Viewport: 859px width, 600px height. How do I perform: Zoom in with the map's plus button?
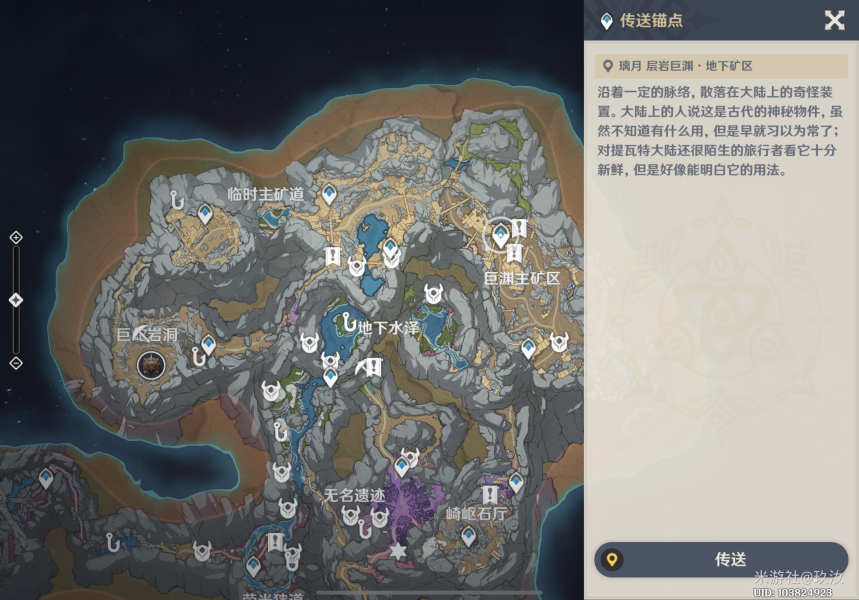click(x=16, y=237)
